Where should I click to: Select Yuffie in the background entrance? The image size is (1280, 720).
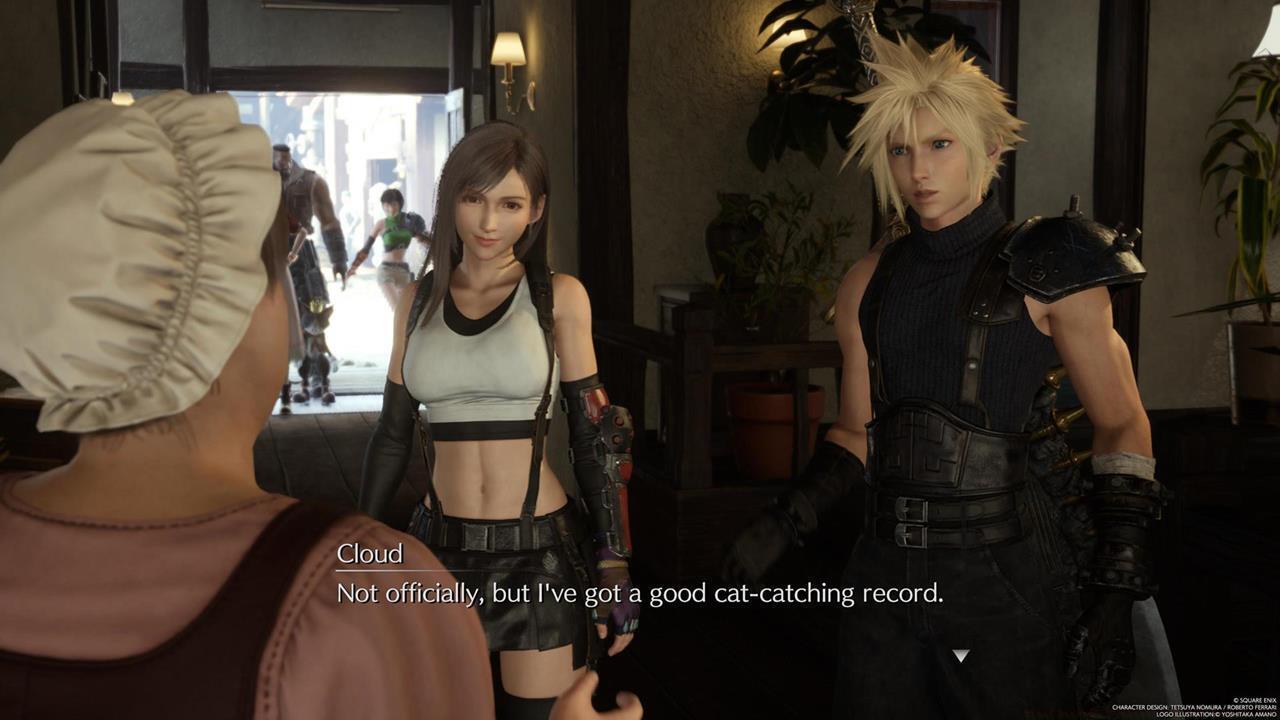tap(390, 230)
